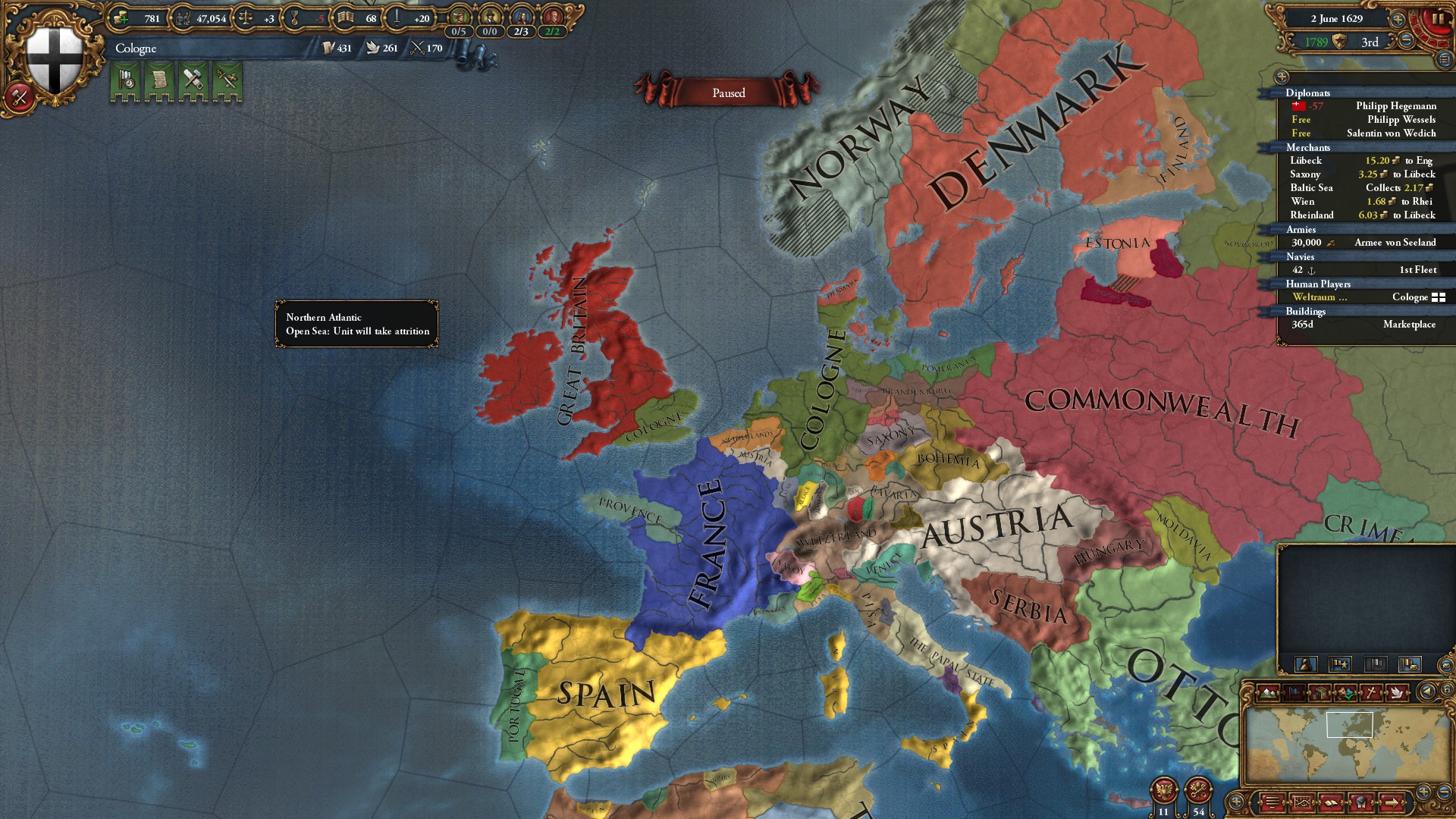Expand the outliner options plus button

click(1282, 77)
